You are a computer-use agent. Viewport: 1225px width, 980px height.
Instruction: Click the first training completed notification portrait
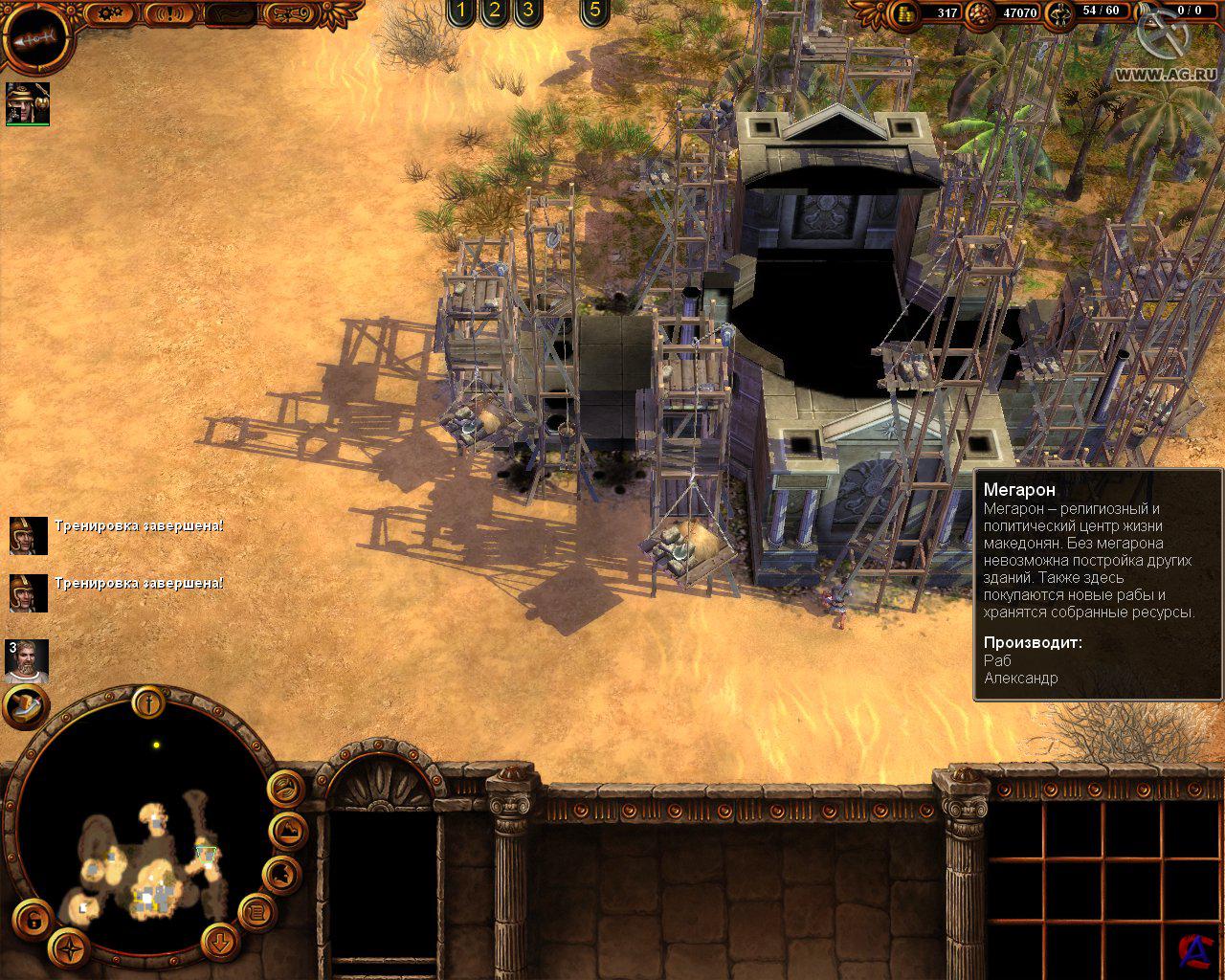coord(28,535)
